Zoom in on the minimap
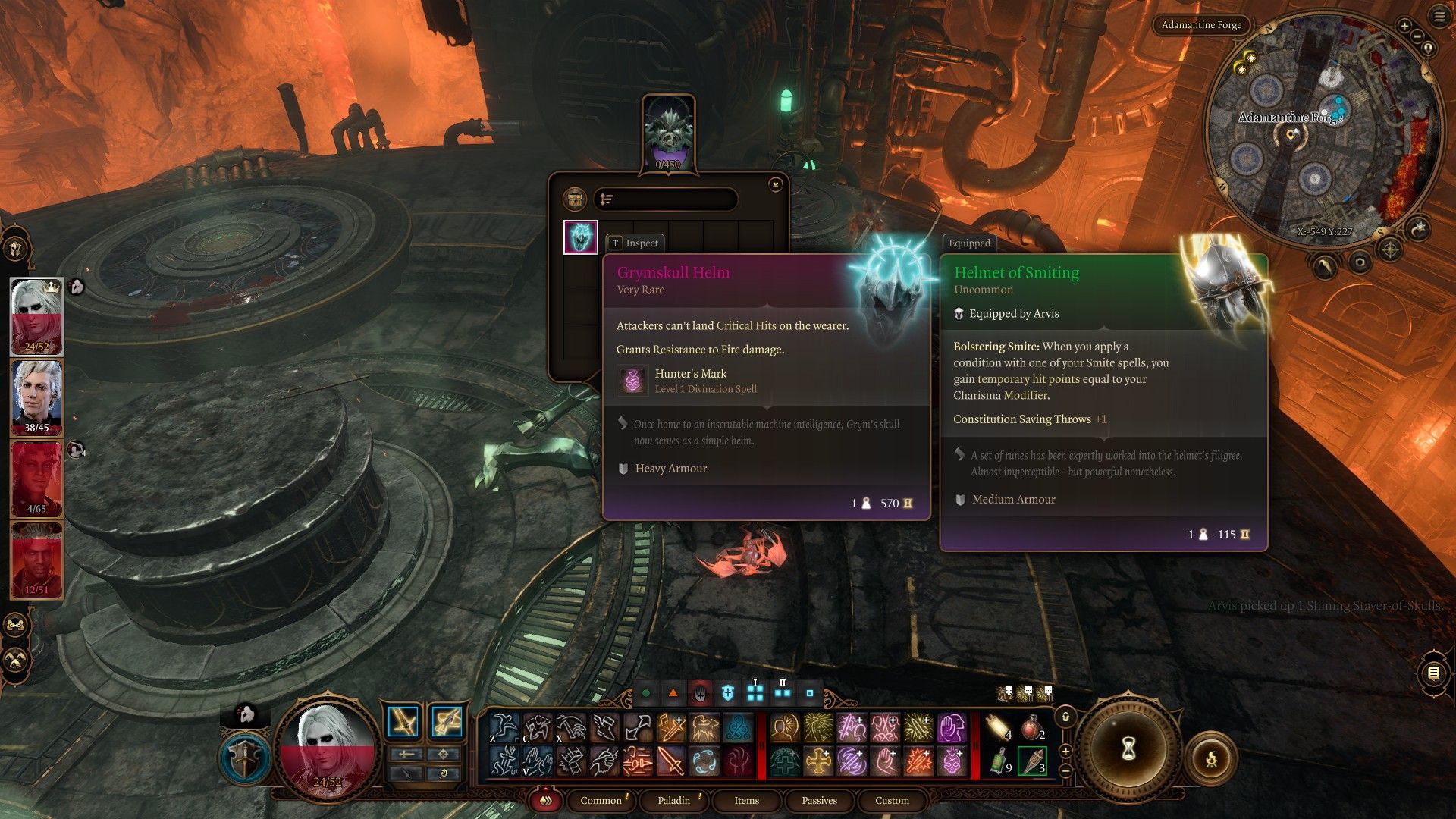 1404,26
